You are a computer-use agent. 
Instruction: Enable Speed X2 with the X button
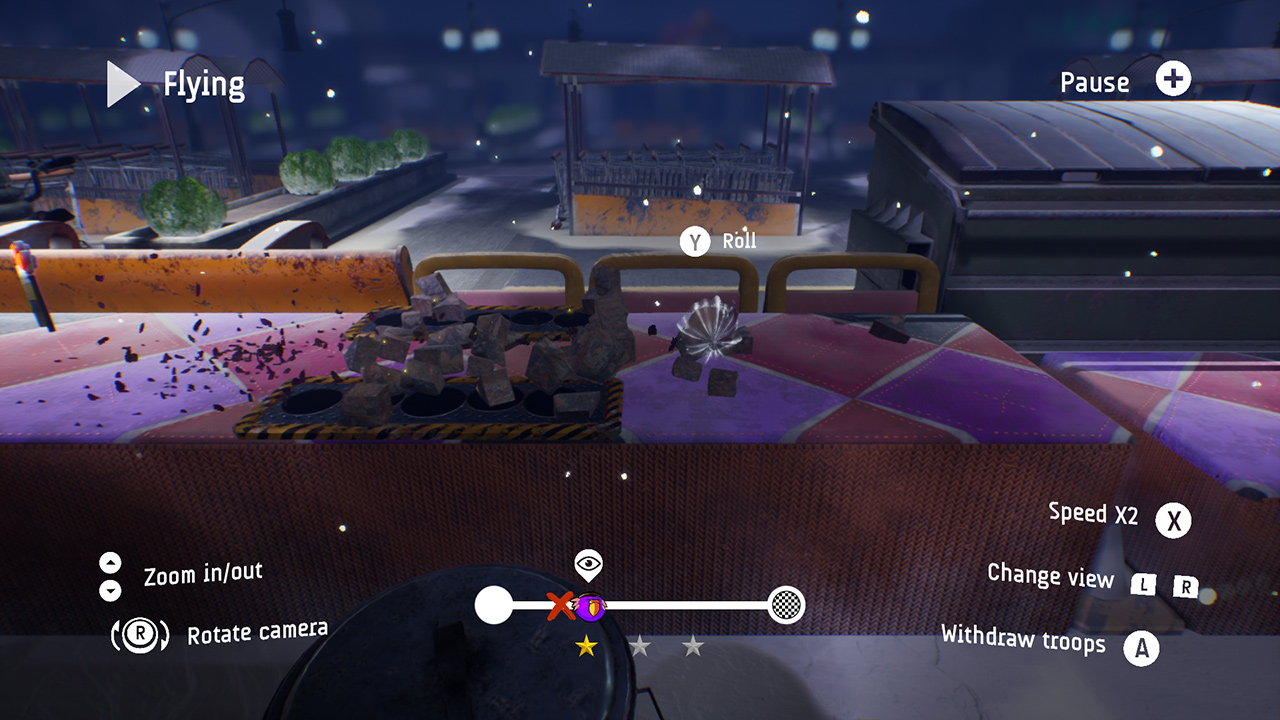click(x=1174, y=520)
